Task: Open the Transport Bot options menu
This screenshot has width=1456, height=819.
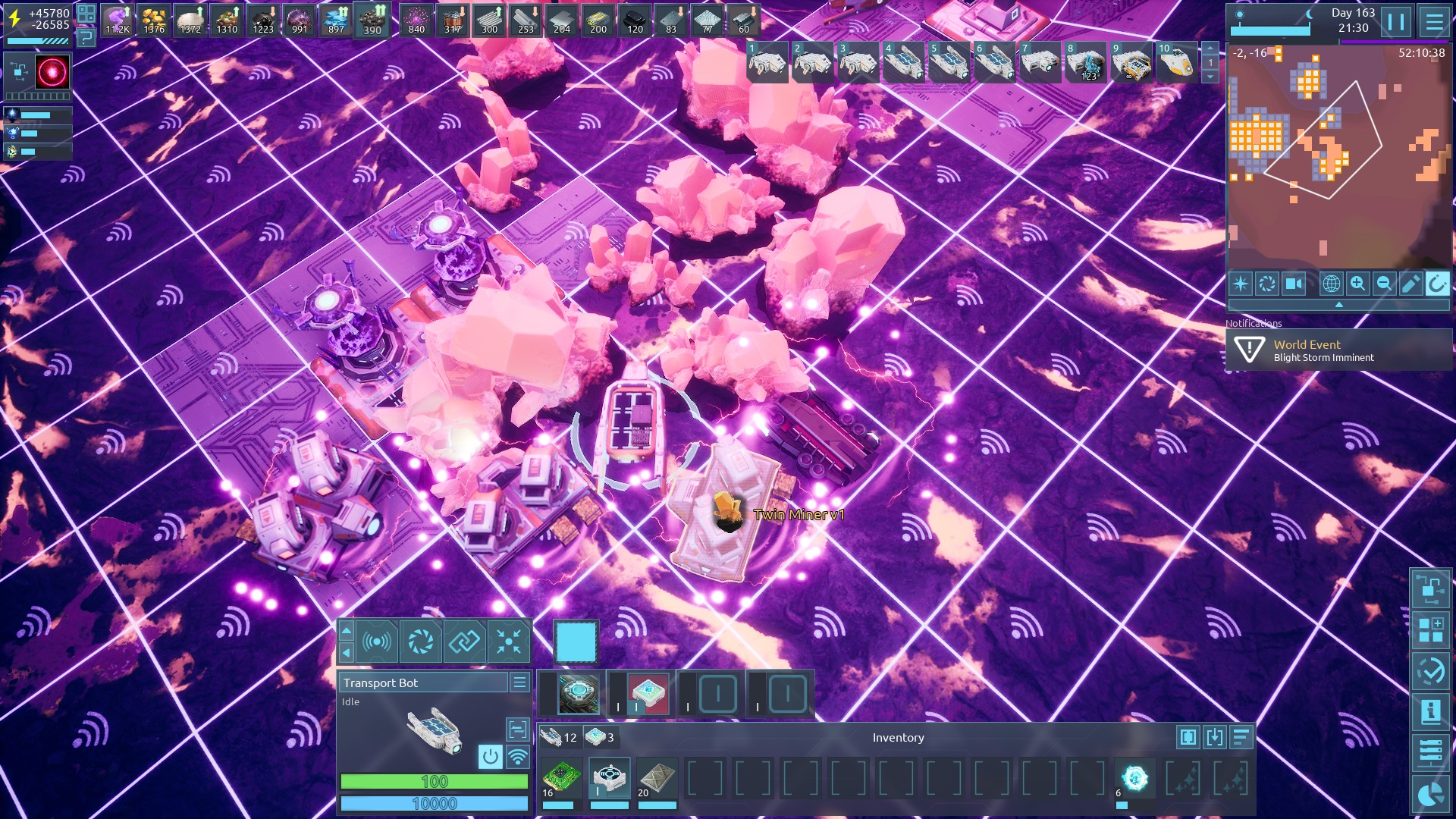Action: (x=519, y=682)
